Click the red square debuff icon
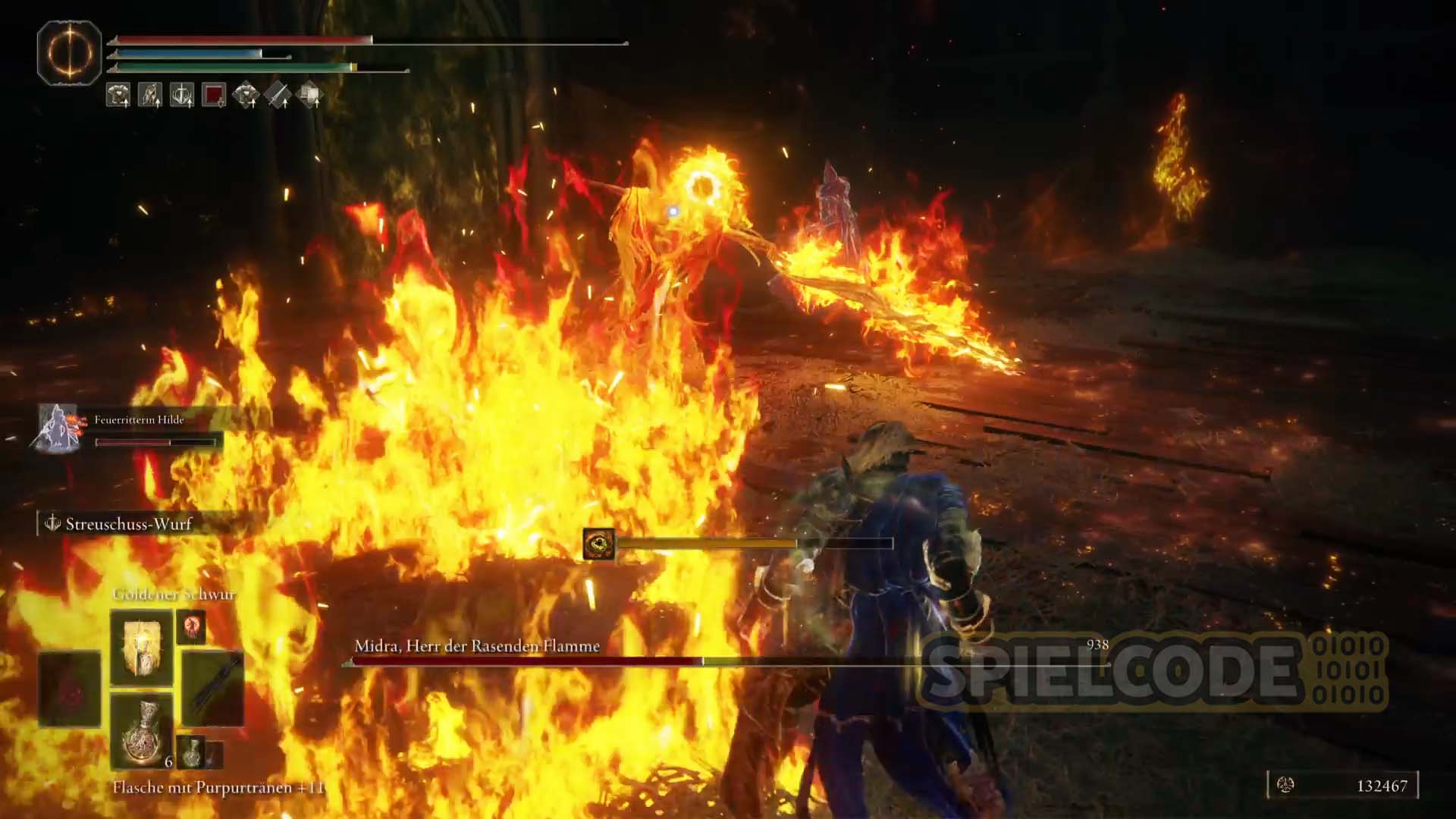 pos(214,95)
